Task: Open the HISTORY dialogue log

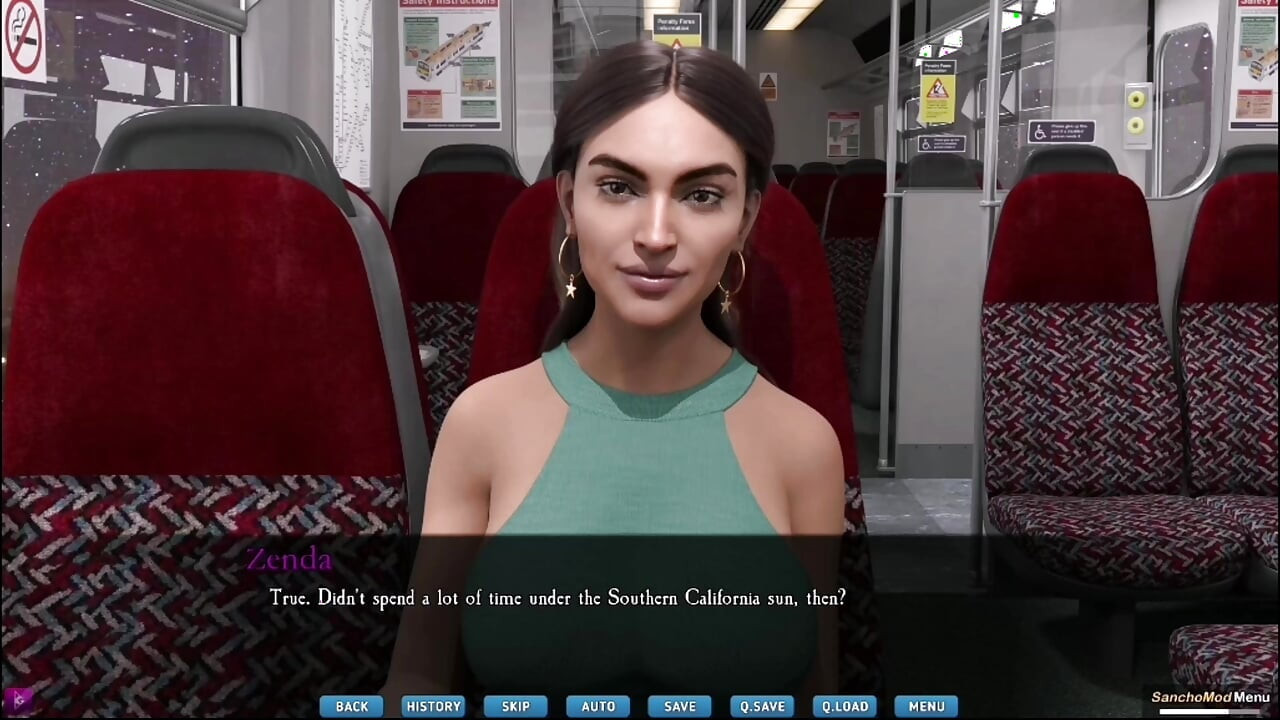Action: [x=433, y=706]
